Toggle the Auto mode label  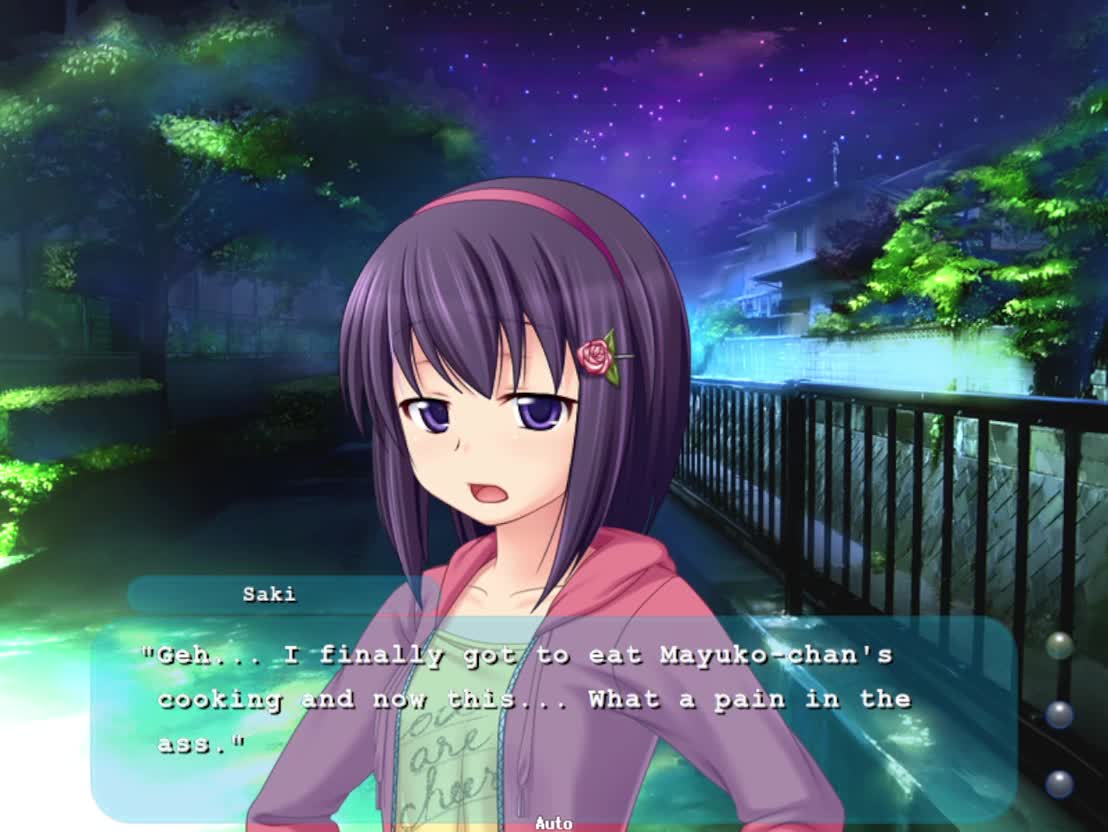point(553,823)
